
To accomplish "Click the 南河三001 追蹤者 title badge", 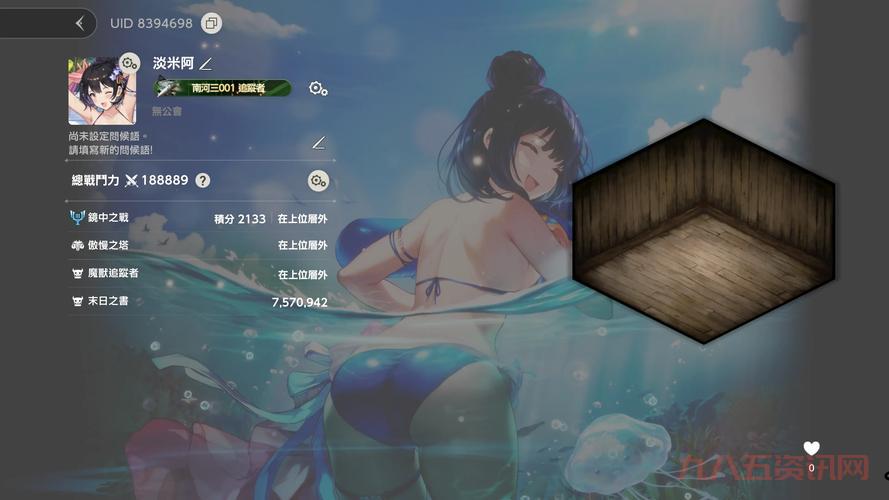I will (222, 89).
